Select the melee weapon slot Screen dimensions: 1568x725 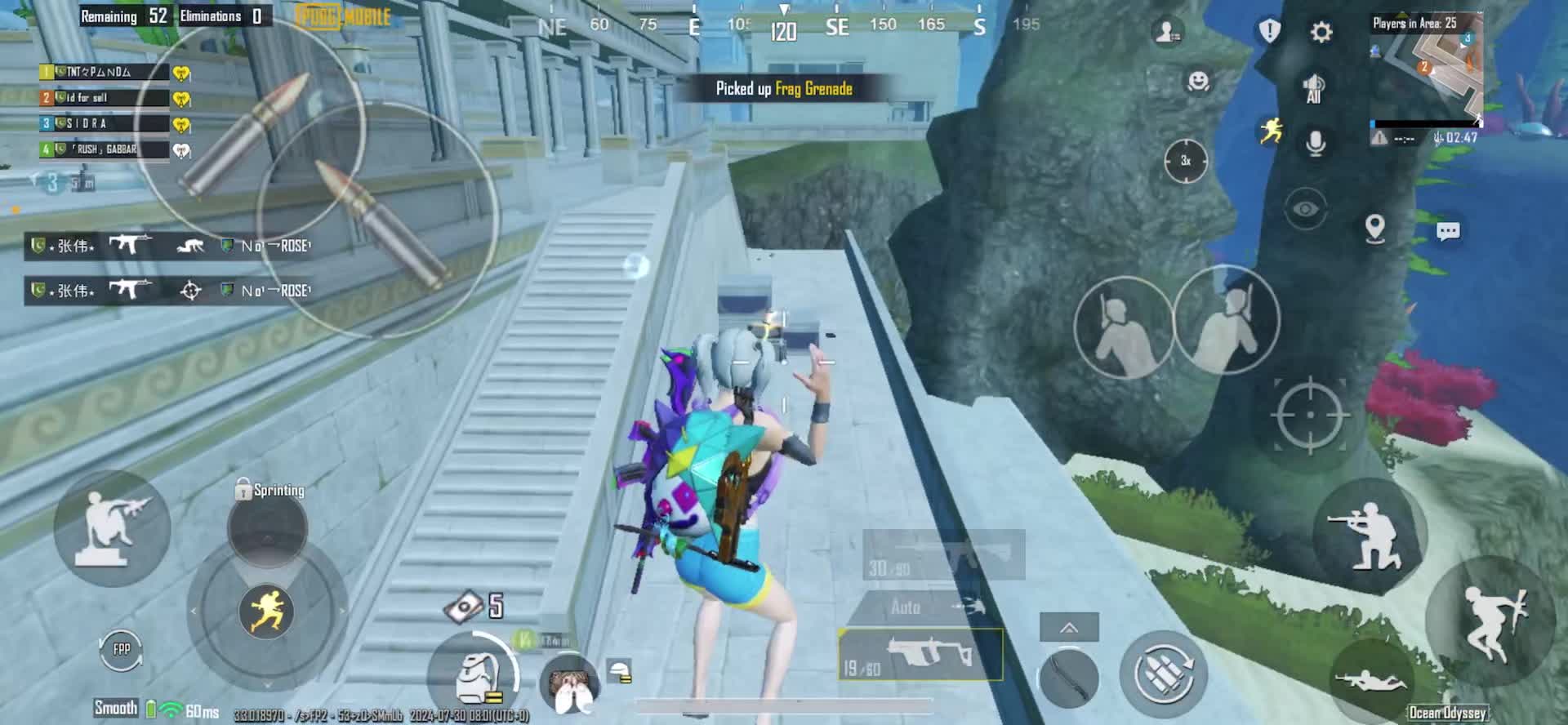(1068, 677)
